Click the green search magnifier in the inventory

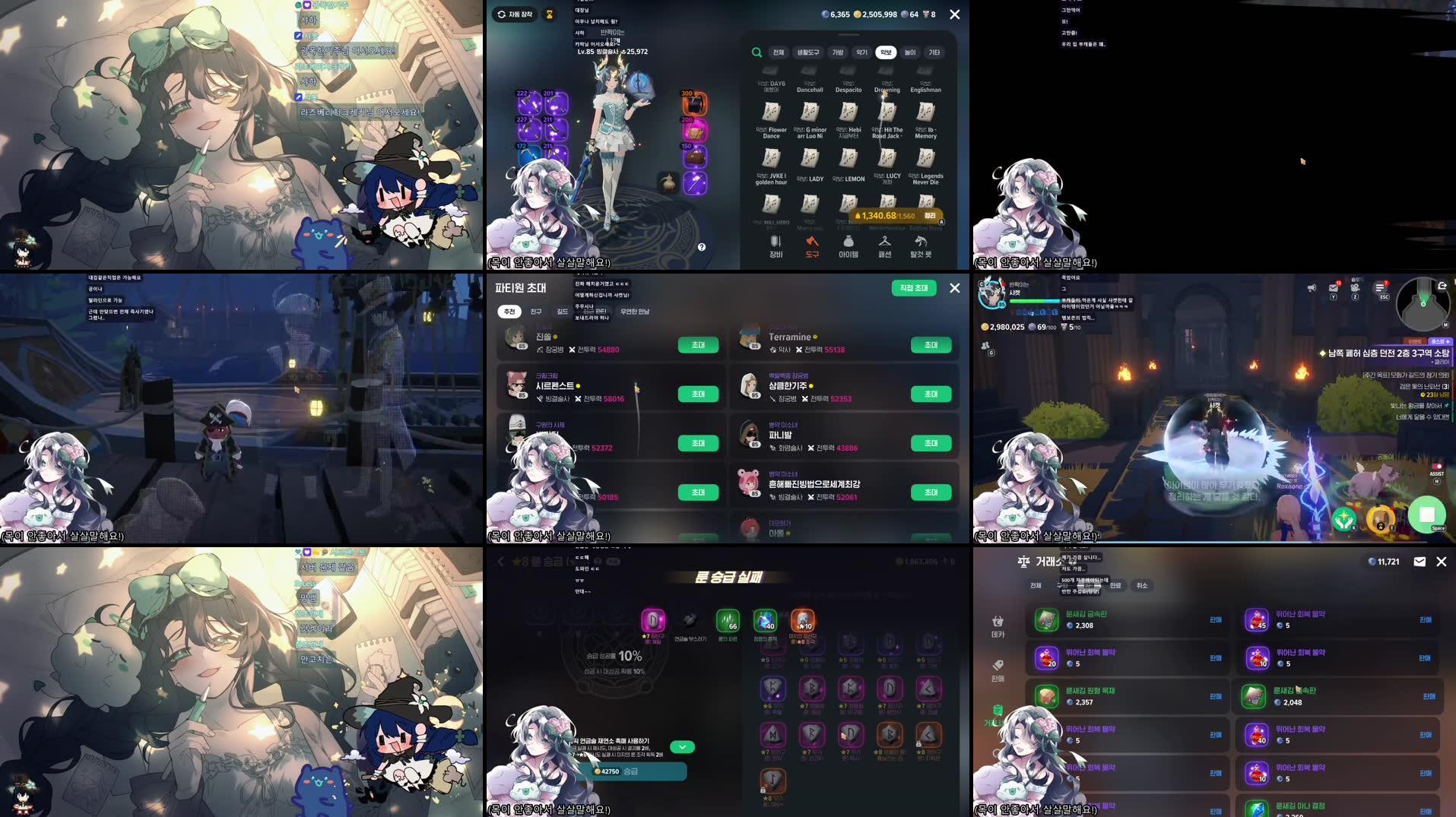pos(756,54)
